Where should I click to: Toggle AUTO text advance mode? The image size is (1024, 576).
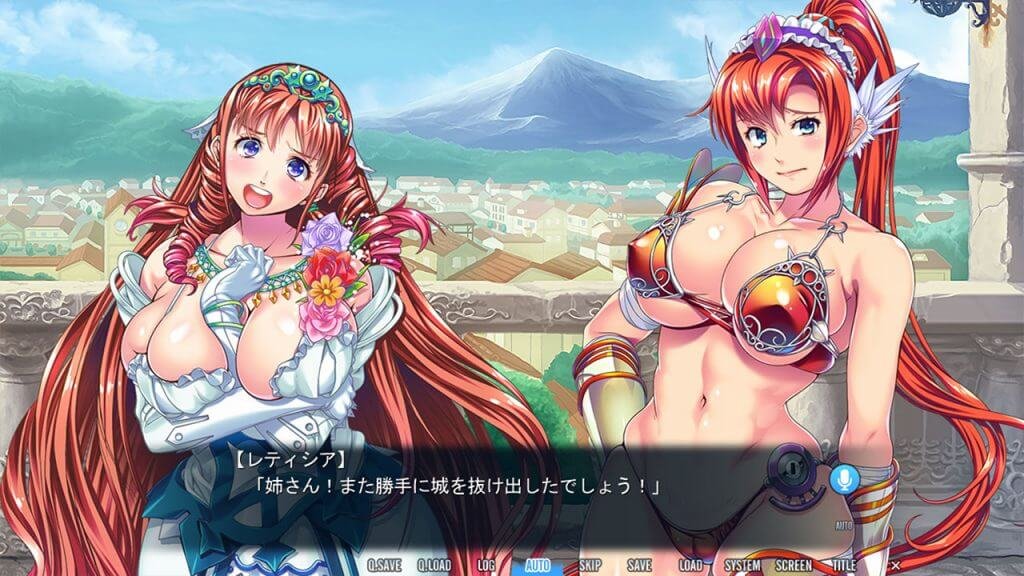[538, 565]
